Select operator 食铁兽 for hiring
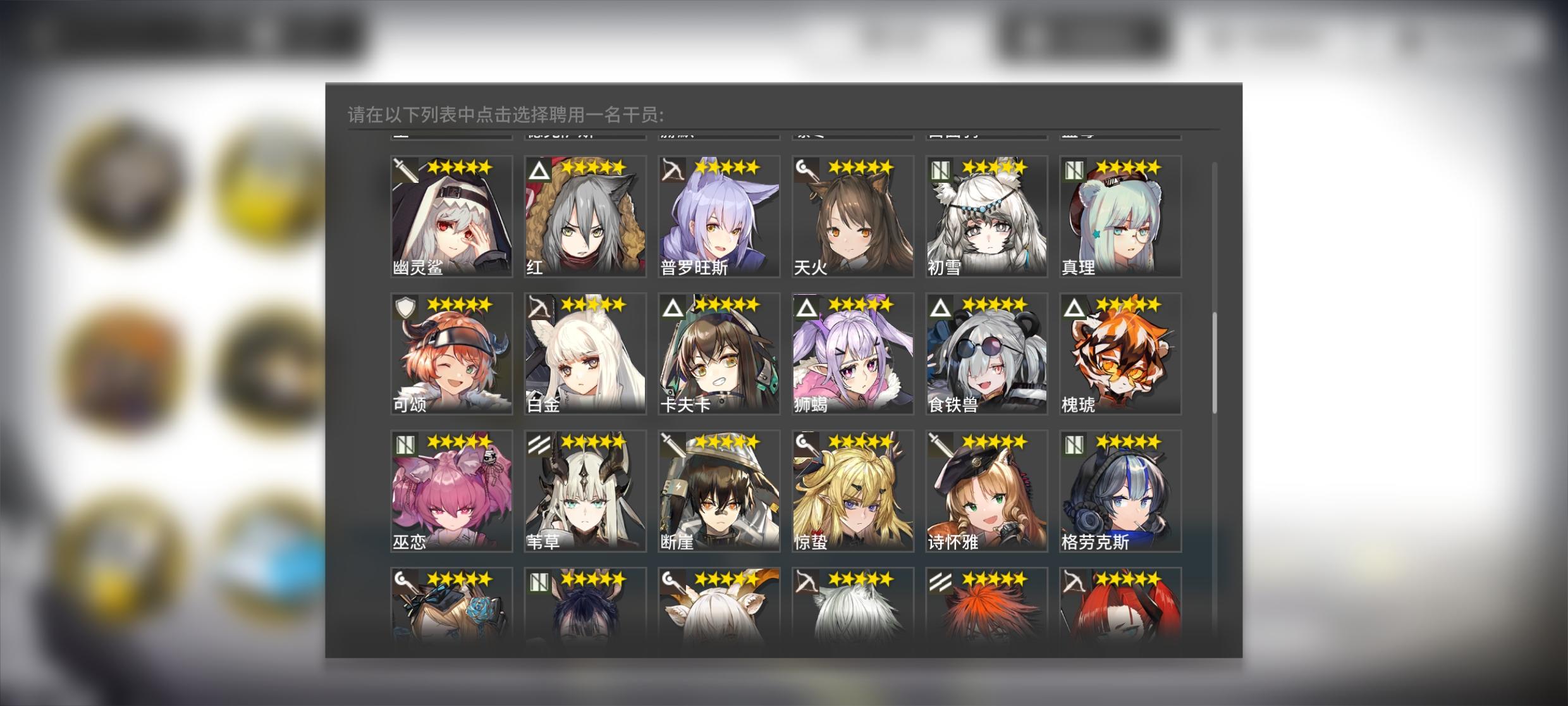1568x706 pixels. pyautogui.click(x=985, y=352)
